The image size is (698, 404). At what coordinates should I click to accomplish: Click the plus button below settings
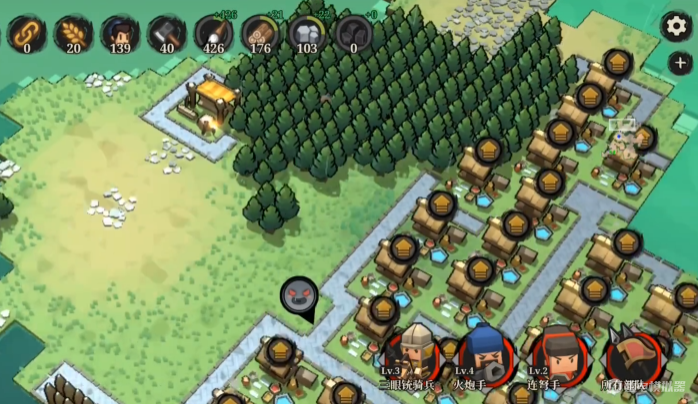click(679, 63)
